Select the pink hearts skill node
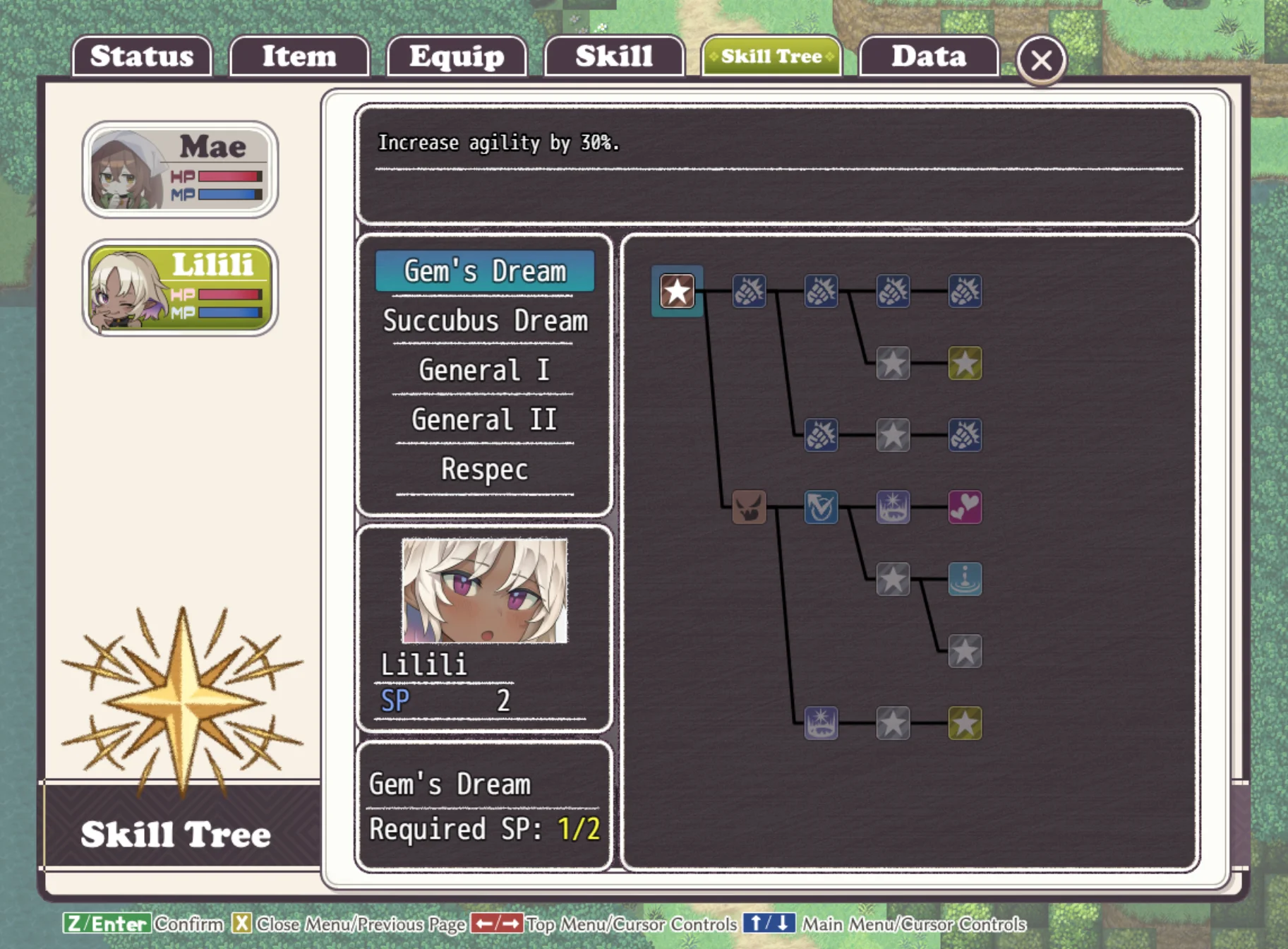Image resolution: width=1288 pixels, height=949 pixels. coord(965,507)
